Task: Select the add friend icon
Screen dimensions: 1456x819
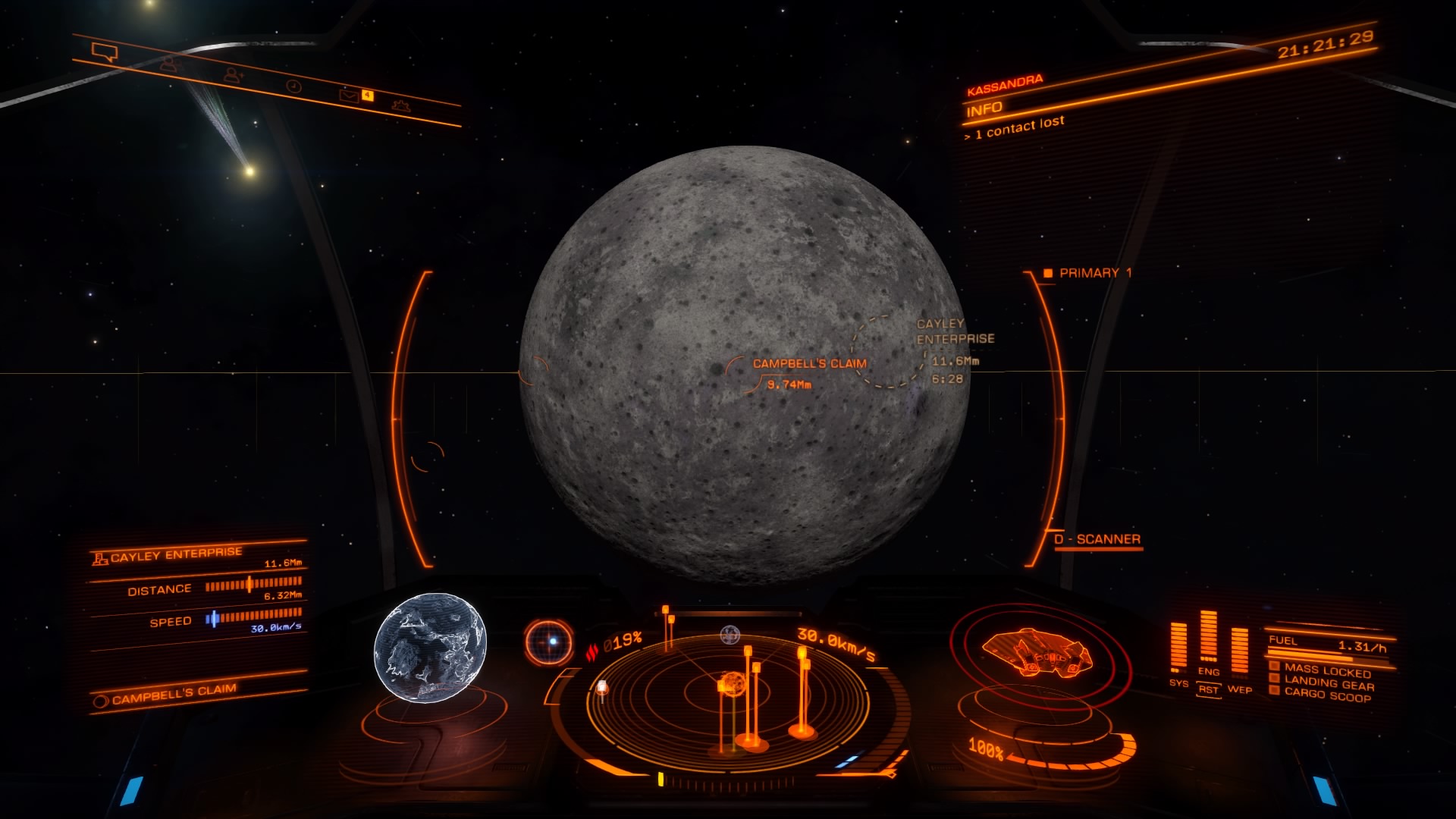Action: coord(233,74)
